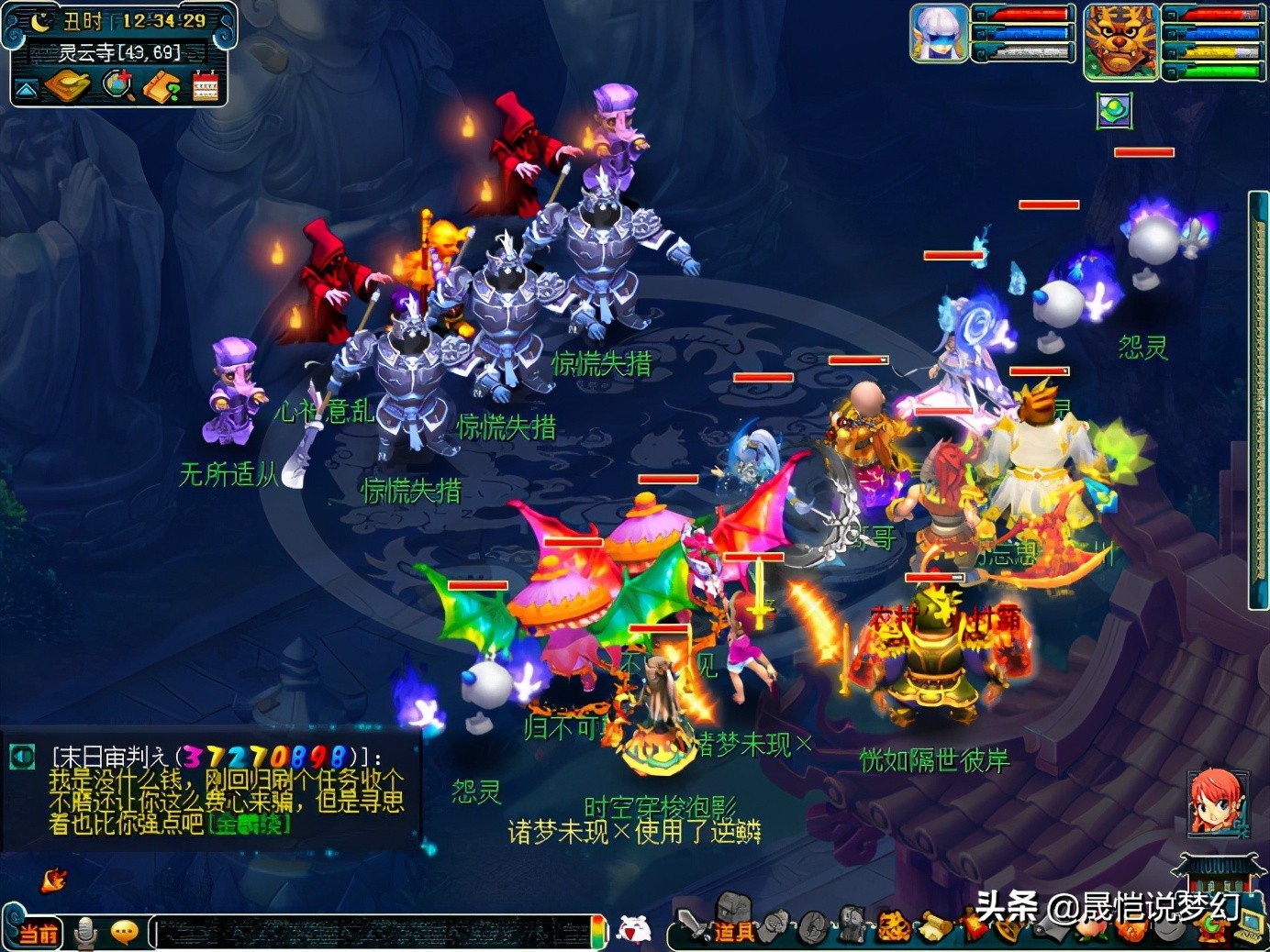
Task: Select the tiger pet portrait
Action: [x=1120, y=40]
